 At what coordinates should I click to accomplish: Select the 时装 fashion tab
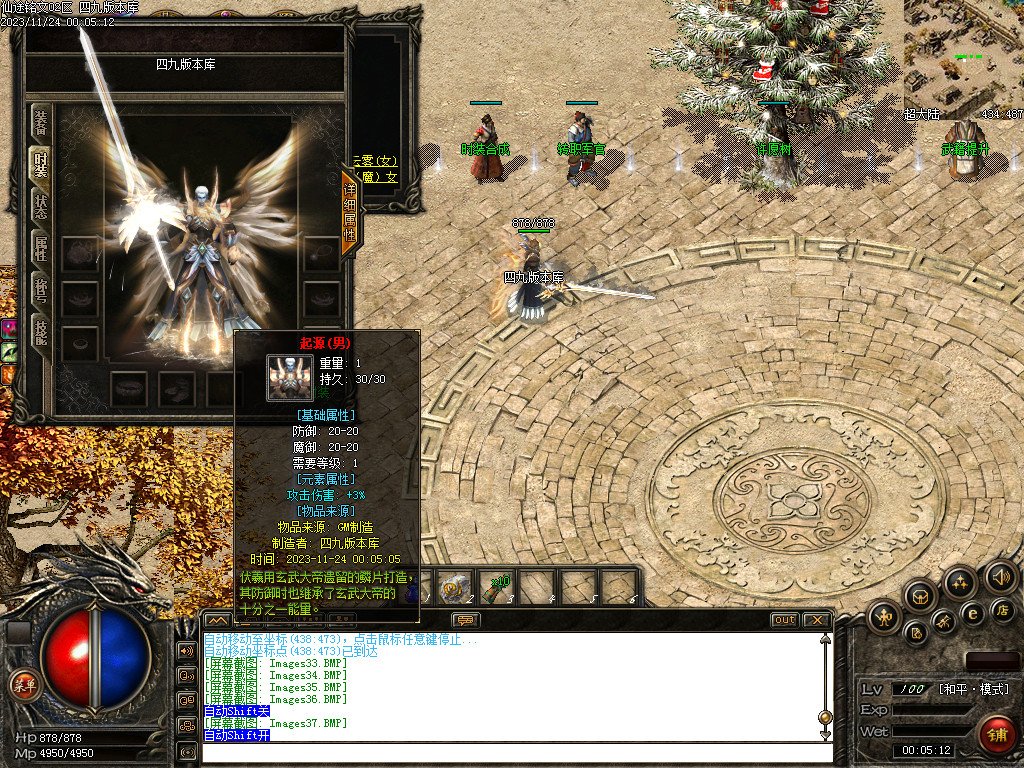click(x=41, y=165)
